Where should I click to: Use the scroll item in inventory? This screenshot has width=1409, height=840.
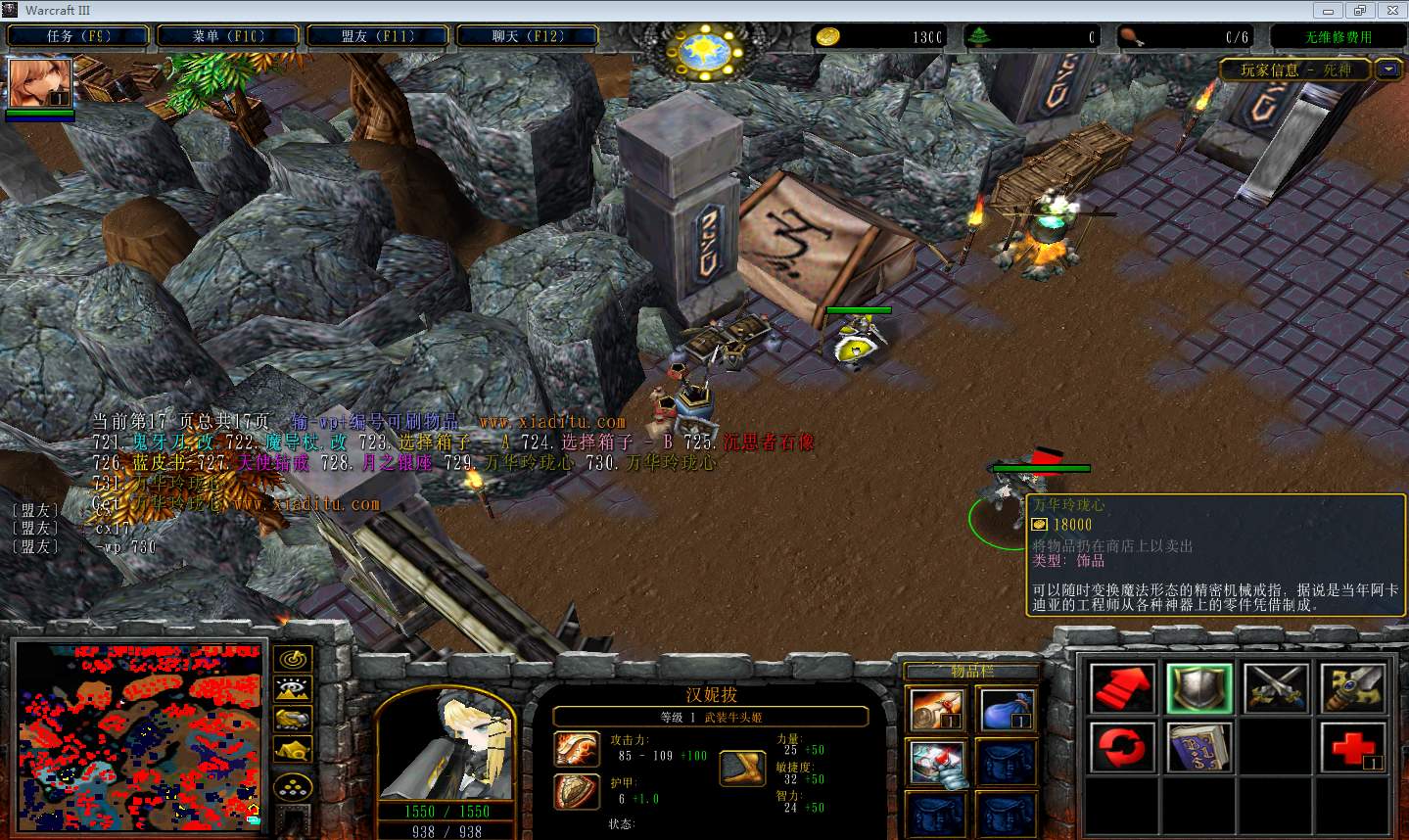[x=935, y=710]
